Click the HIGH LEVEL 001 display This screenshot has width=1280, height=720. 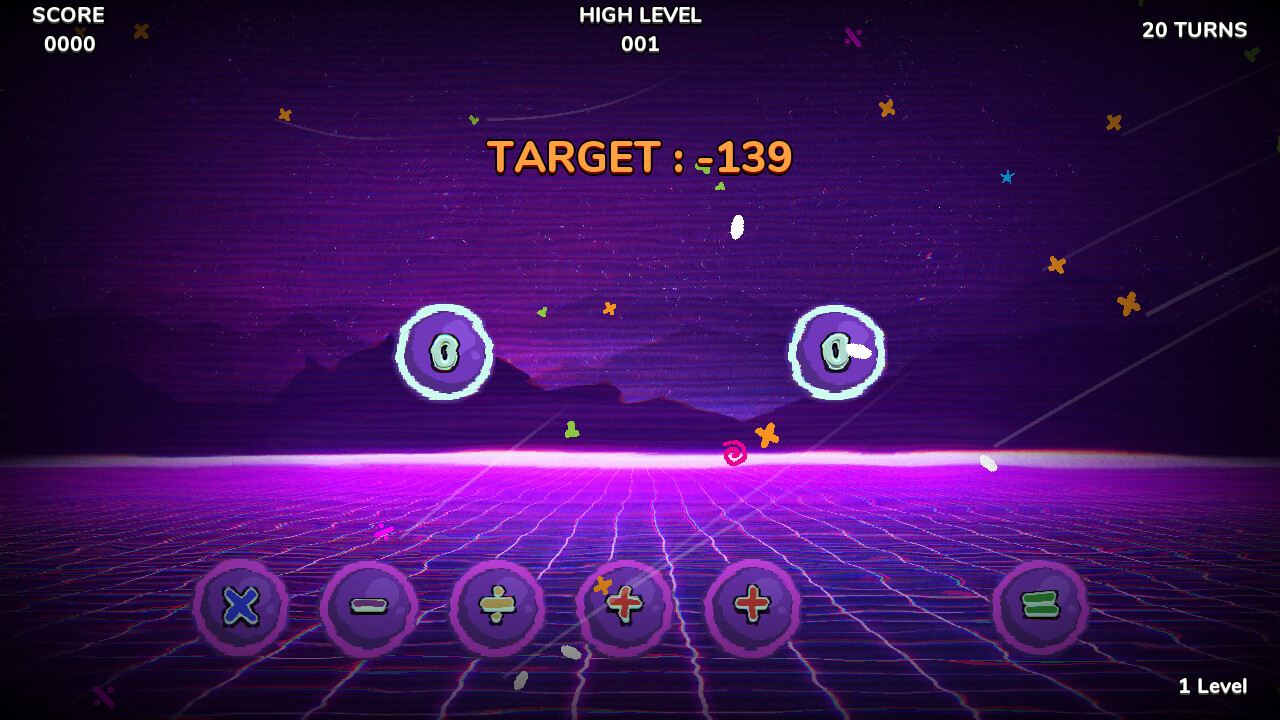pyautogui.click(x=640, y=28)
